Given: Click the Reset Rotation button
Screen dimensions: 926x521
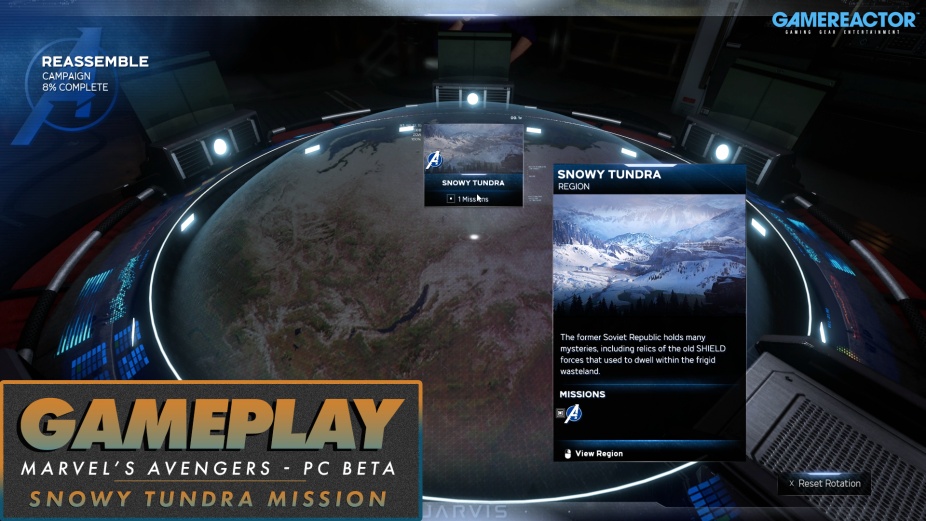Looking at the screenshot, I should 824,483.
